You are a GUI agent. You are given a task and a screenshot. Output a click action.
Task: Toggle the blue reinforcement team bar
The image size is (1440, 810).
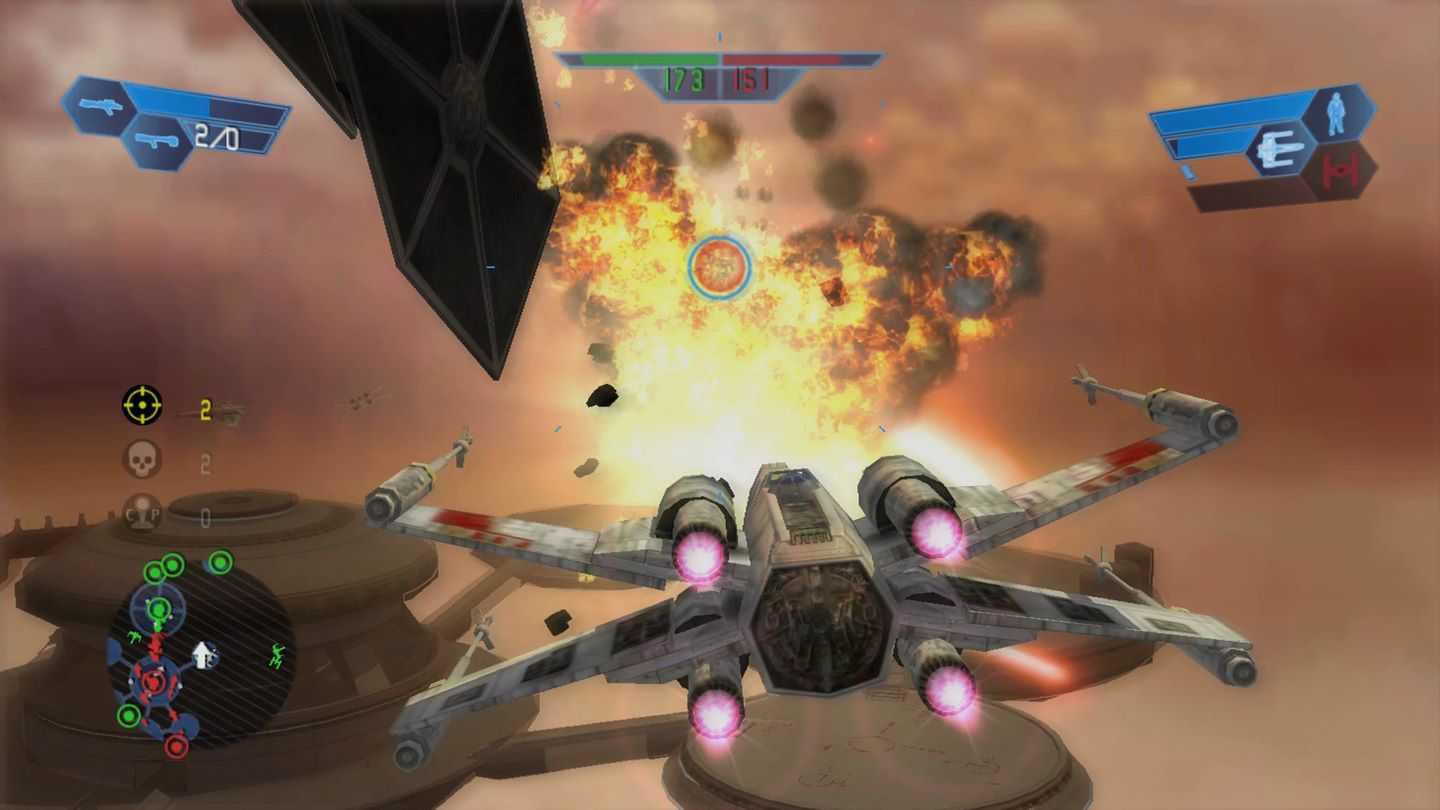640,56
